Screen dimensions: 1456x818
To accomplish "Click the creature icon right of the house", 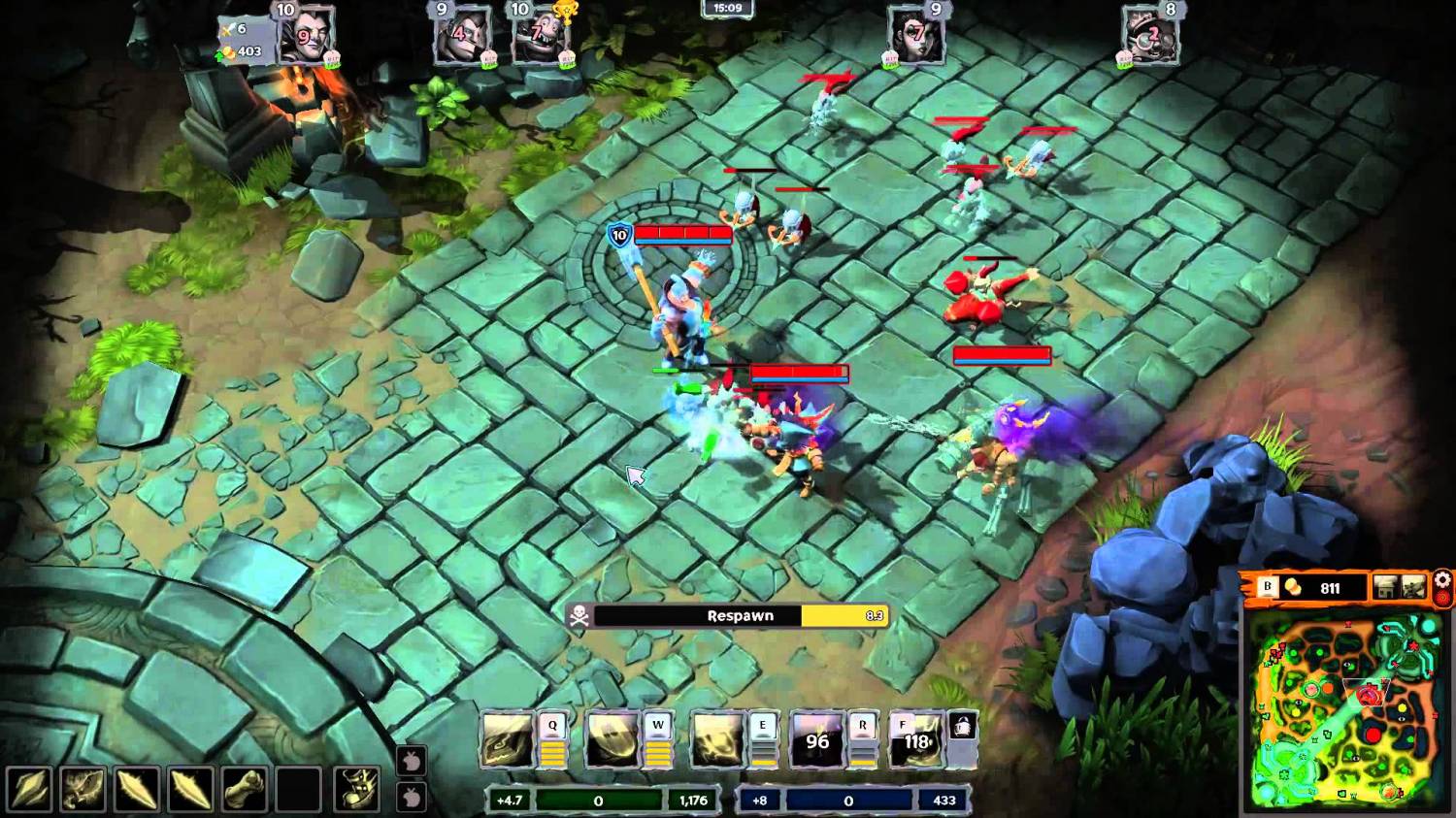I will 1413,587.
